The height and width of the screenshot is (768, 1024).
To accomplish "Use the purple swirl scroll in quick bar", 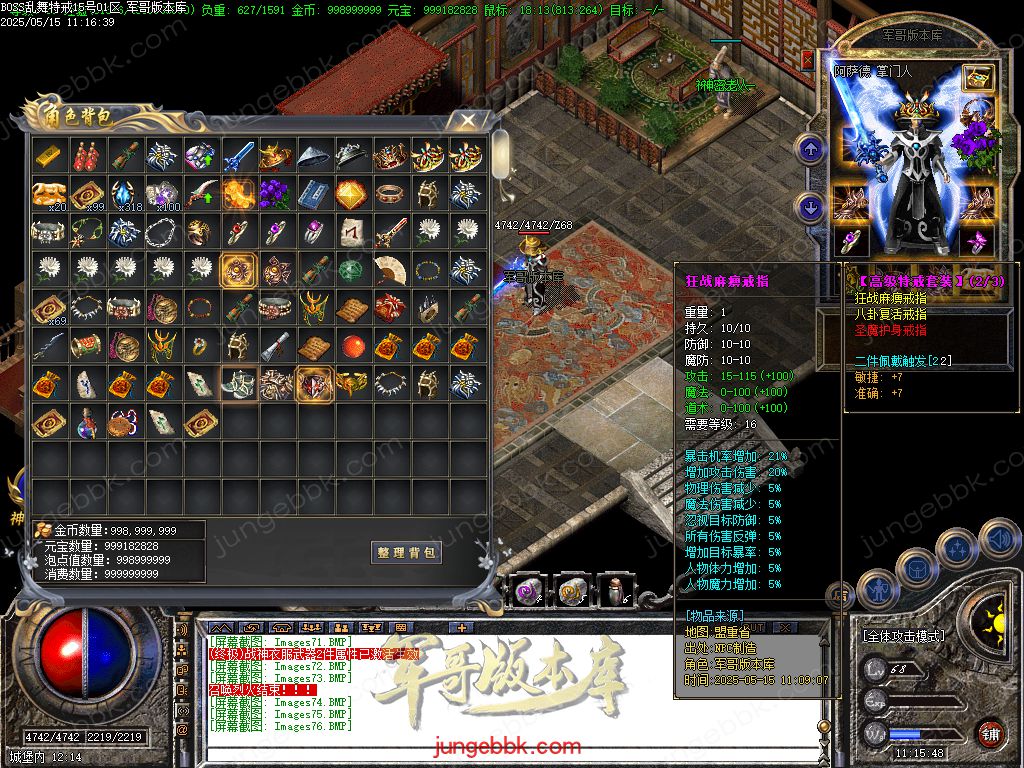I will [530, 592].
